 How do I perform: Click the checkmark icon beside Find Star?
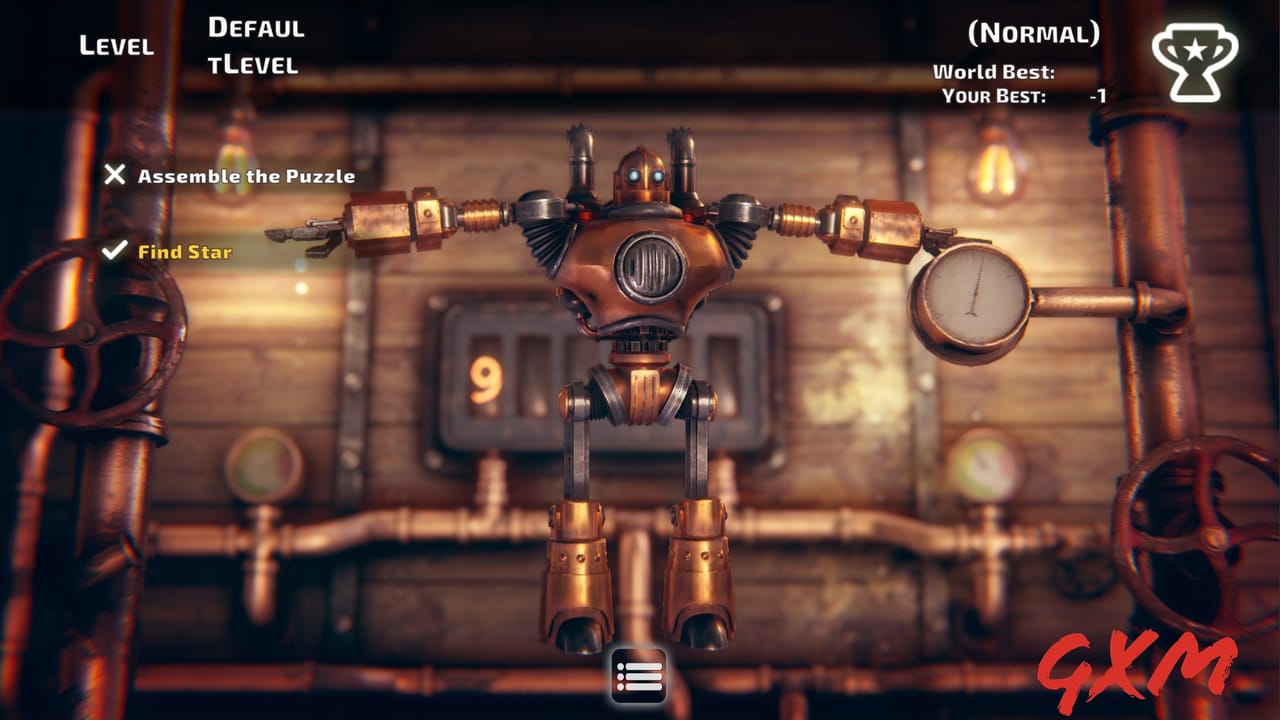point(113,253)
